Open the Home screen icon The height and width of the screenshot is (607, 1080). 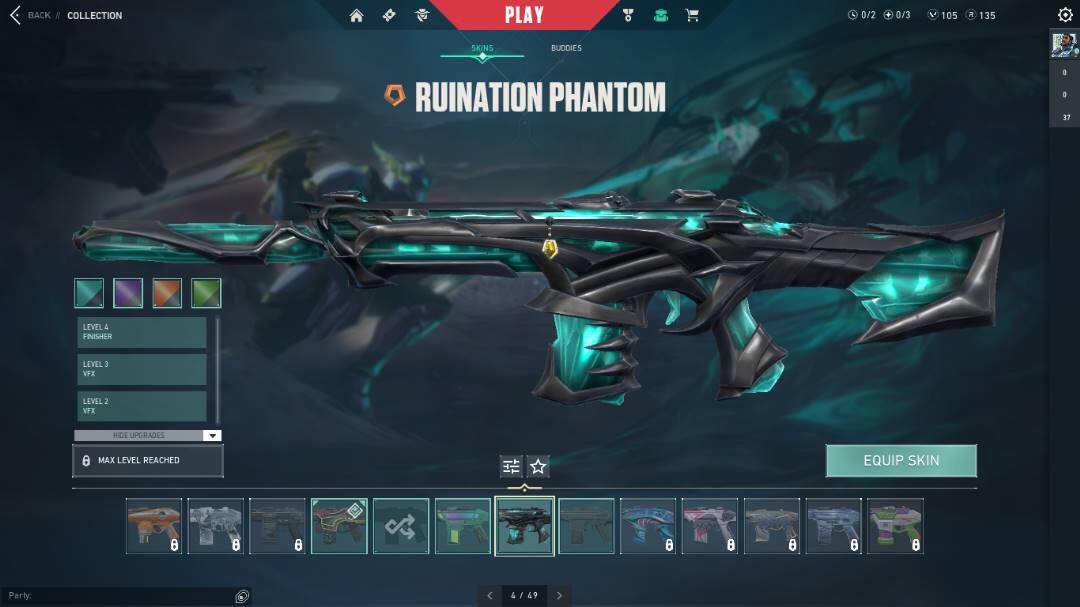(356, 15)
